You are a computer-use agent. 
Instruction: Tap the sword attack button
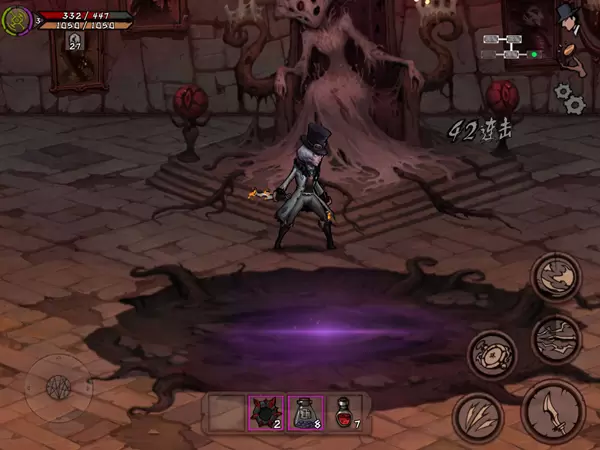click(554, 412)
